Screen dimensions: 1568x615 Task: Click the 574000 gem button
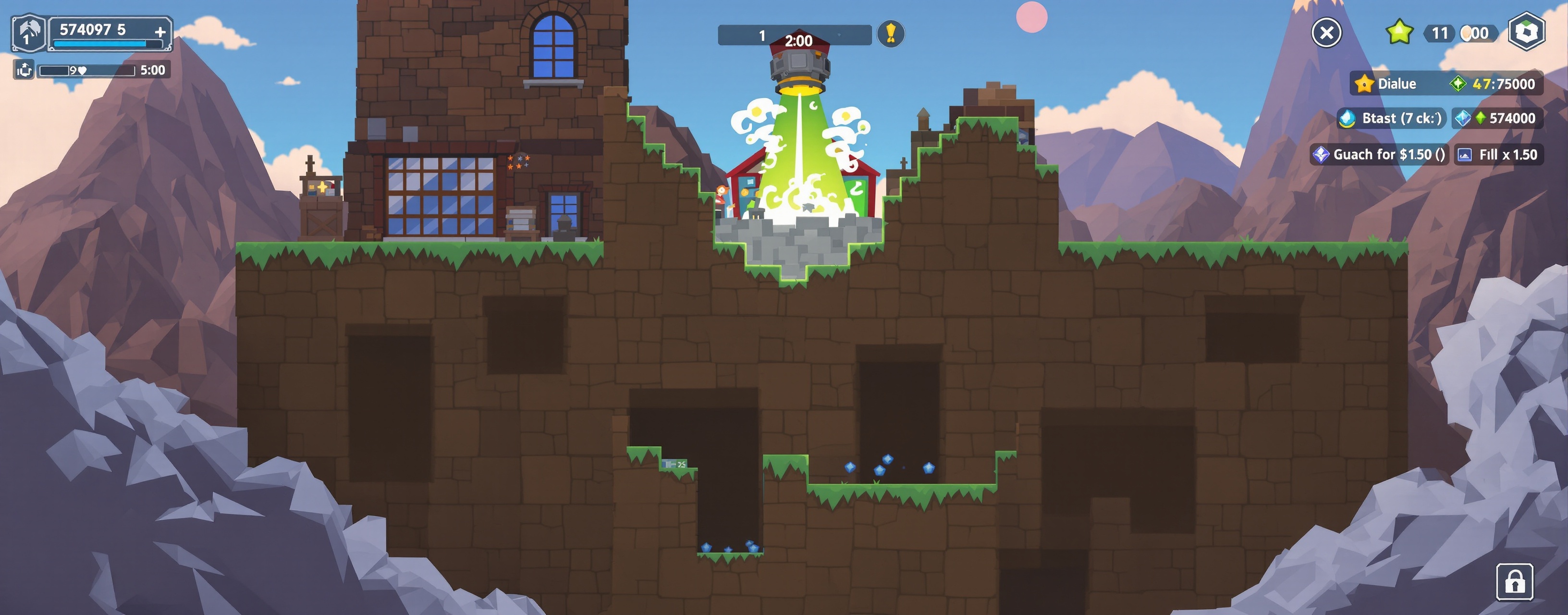pos(1497,118)
